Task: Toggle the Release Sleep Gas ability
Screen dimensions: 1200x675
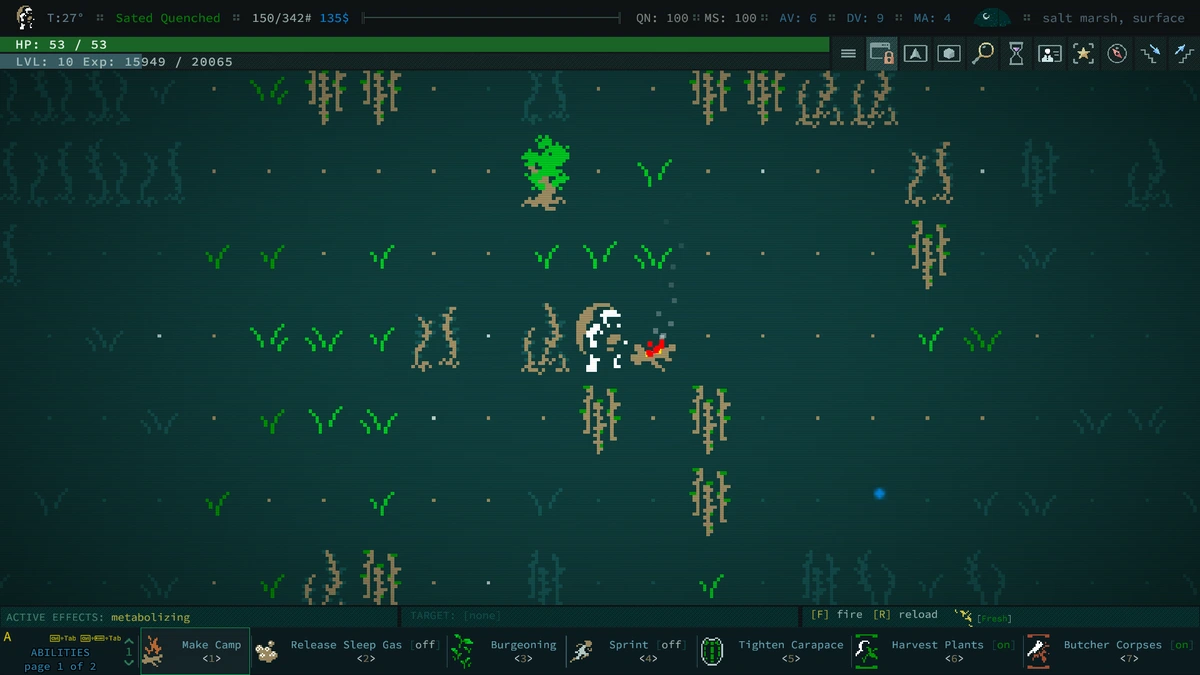Action: (x=347, y=651)
